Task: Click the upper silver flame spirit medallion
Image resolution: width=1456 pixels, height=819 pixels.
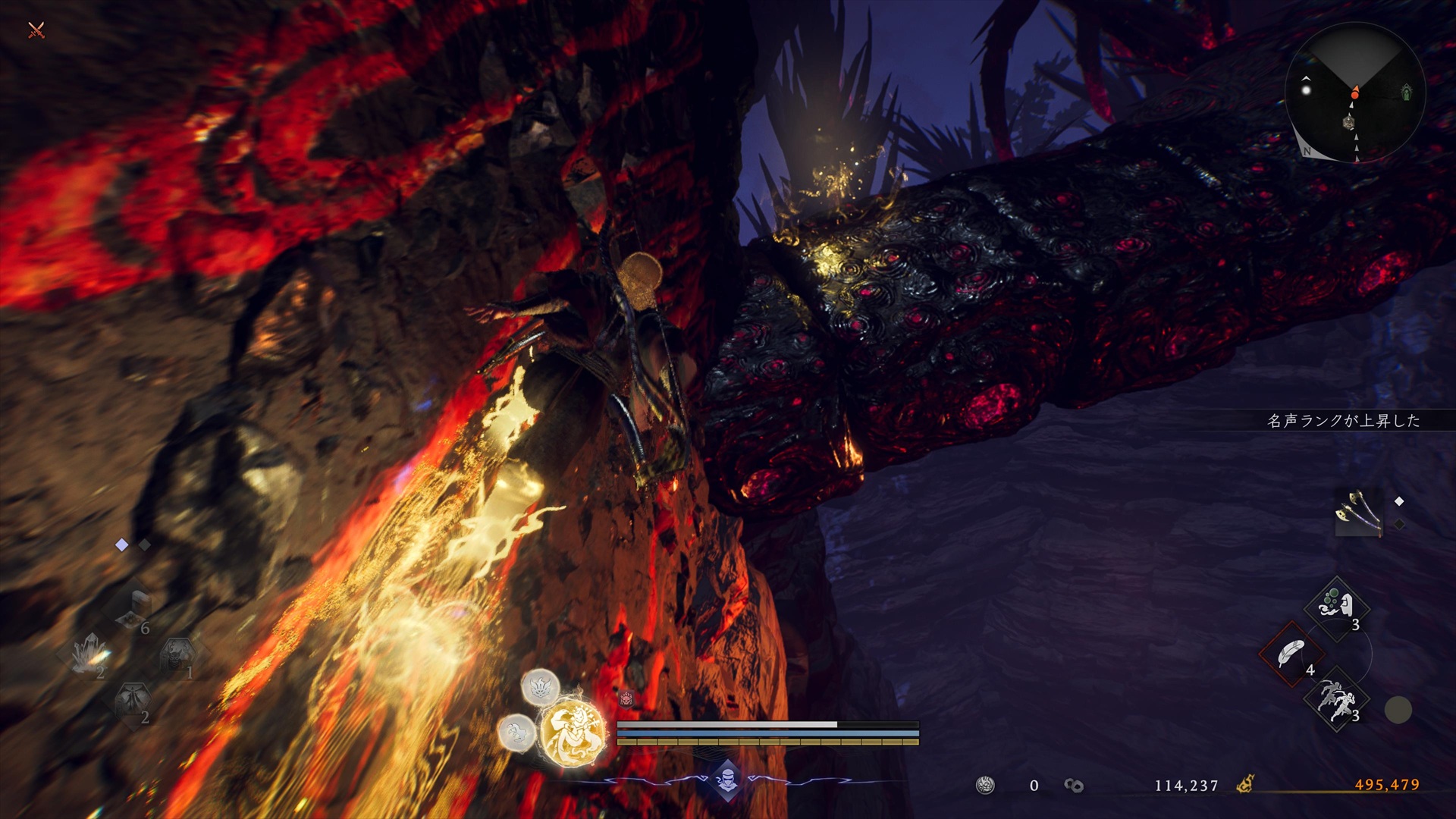Action: [x=540, y=688]
